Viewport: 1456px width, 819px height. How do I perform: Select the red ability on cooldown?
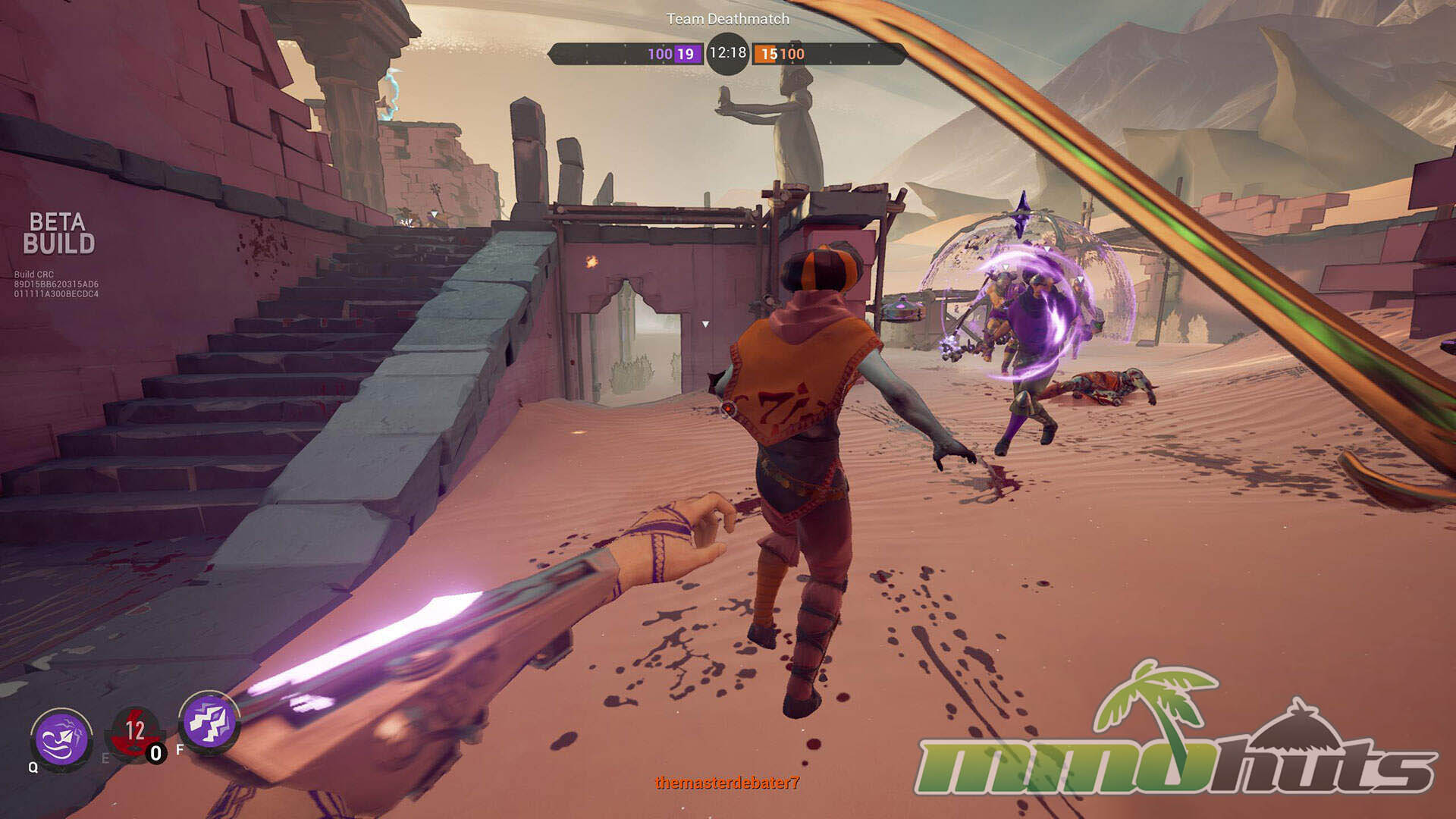tap(135, 733)
